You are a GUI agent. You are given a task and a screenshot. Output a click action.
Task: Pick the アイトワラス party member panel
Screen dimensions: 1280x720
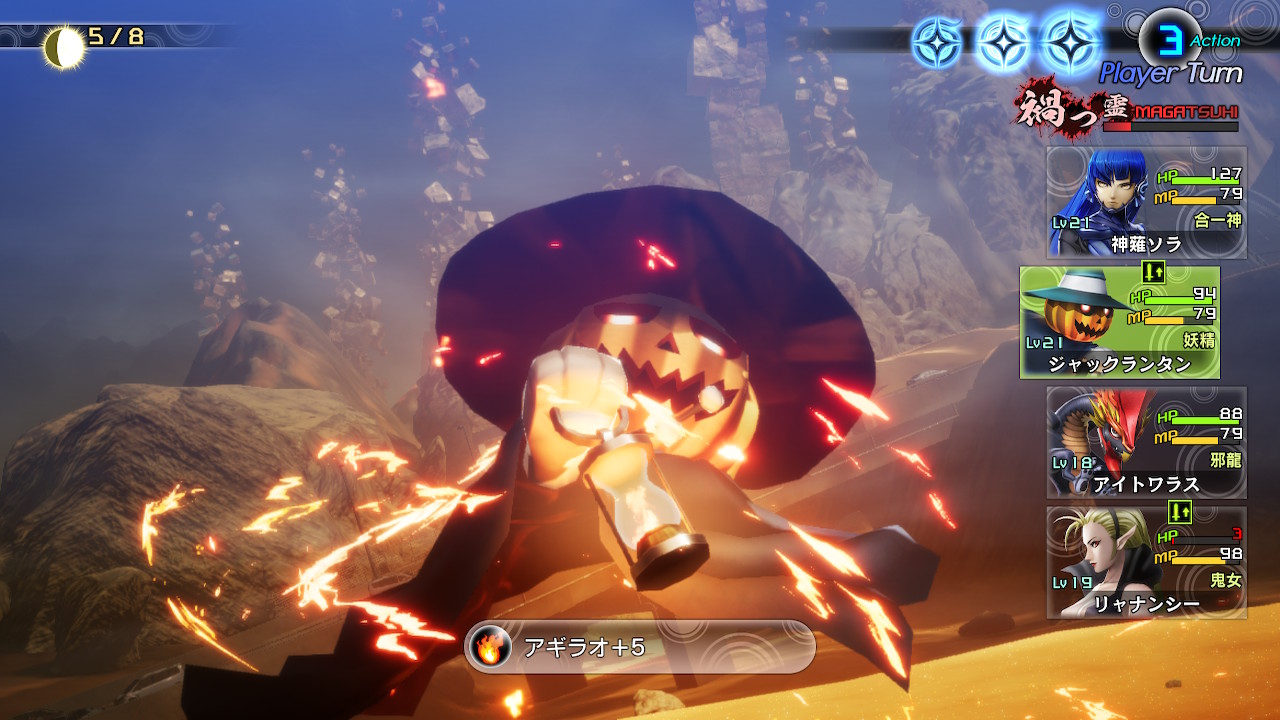click(1146, 442)
